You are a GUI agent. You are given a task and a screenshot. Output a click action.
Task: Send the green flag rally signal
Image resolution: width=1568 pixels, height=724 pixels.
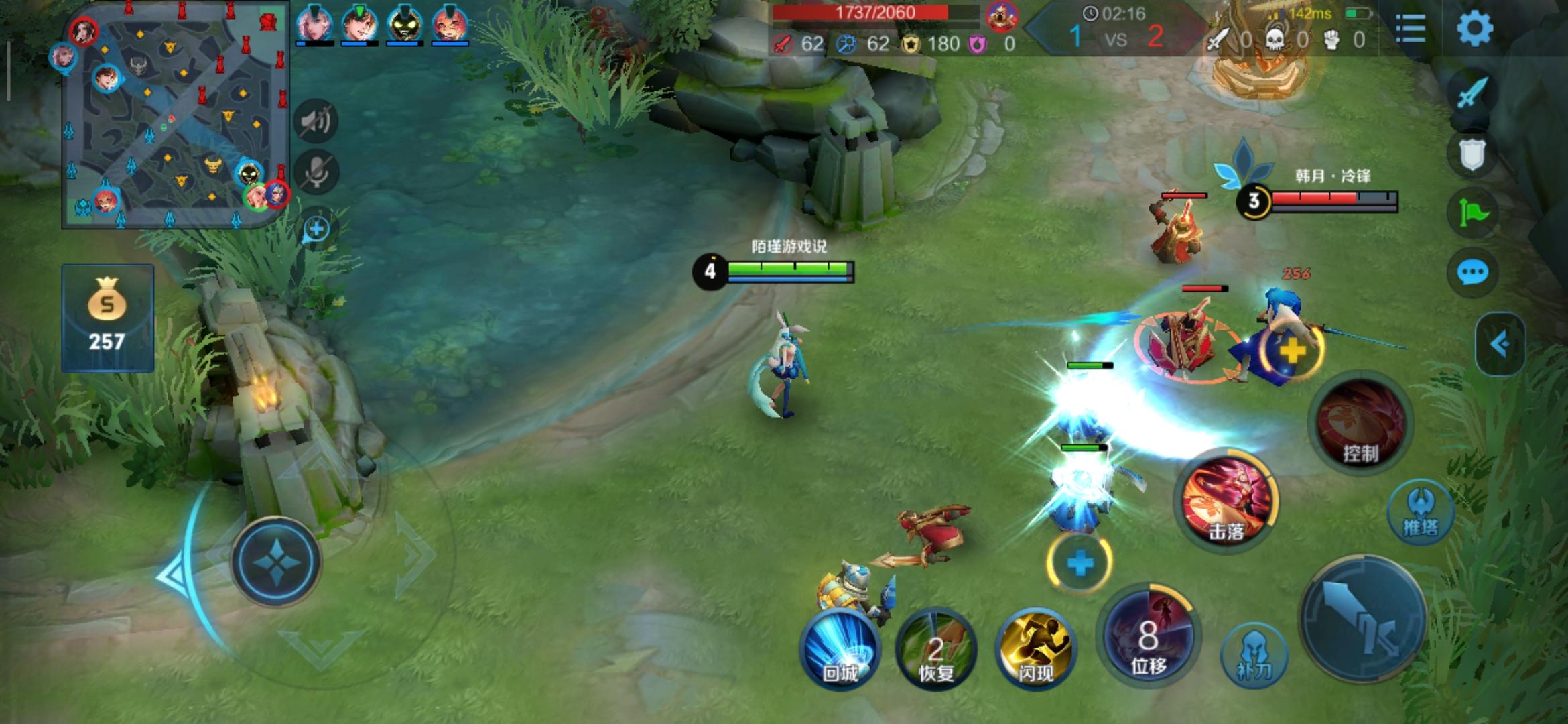(1472, 214)
